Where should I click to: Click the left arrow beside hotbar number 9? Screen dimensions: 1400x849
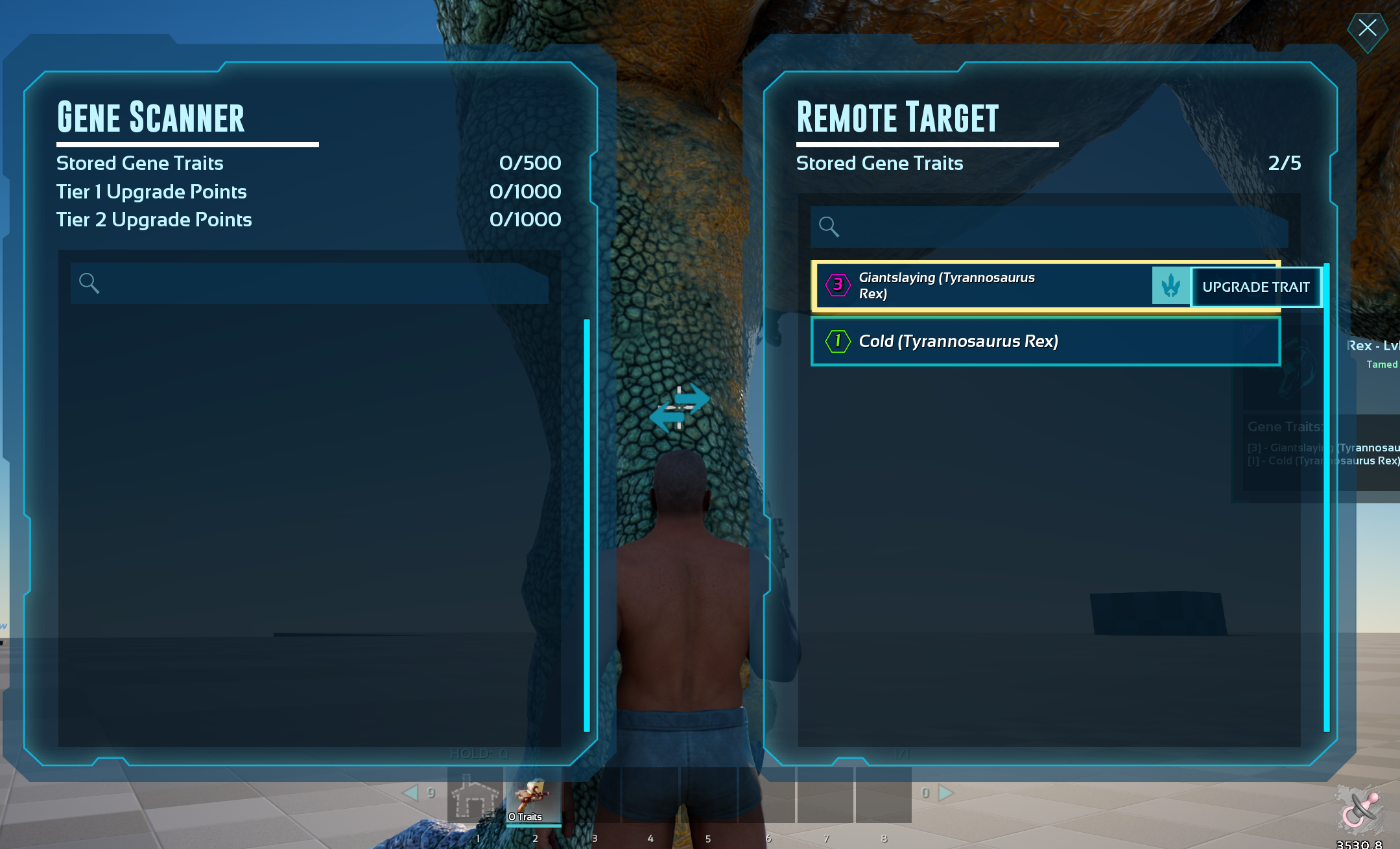pyautogui.click(x=412, y=793)
